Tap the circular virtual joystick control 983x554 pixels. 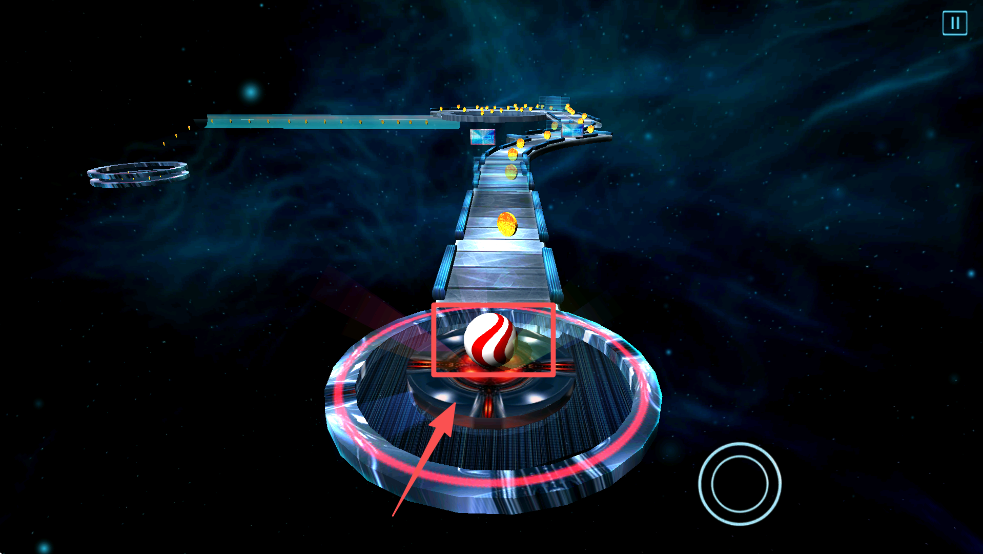(740, 484)
